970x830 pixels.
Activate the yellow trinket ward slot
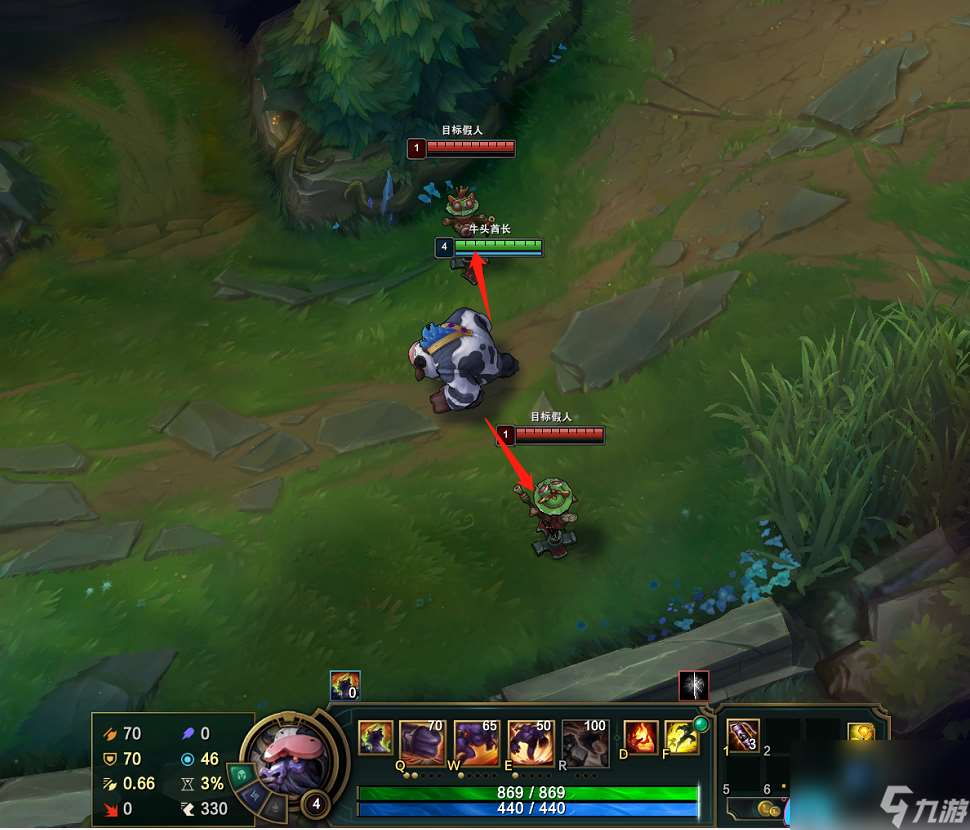pos(861,734)
